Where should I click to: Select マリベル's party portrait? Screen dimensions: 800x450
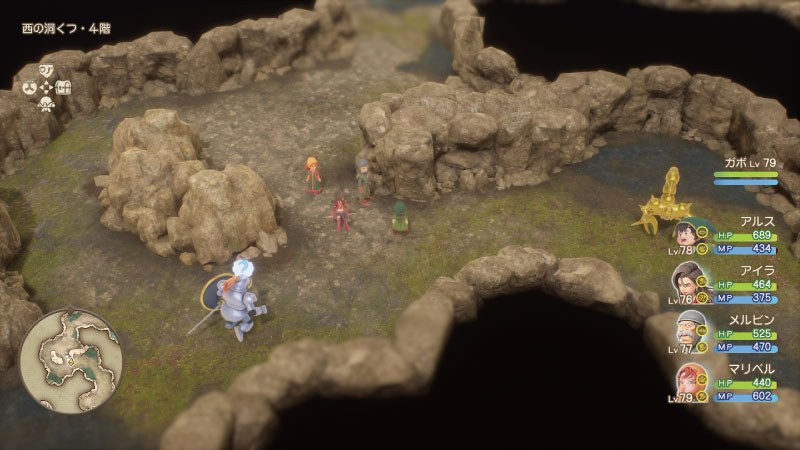coord(683,380)
